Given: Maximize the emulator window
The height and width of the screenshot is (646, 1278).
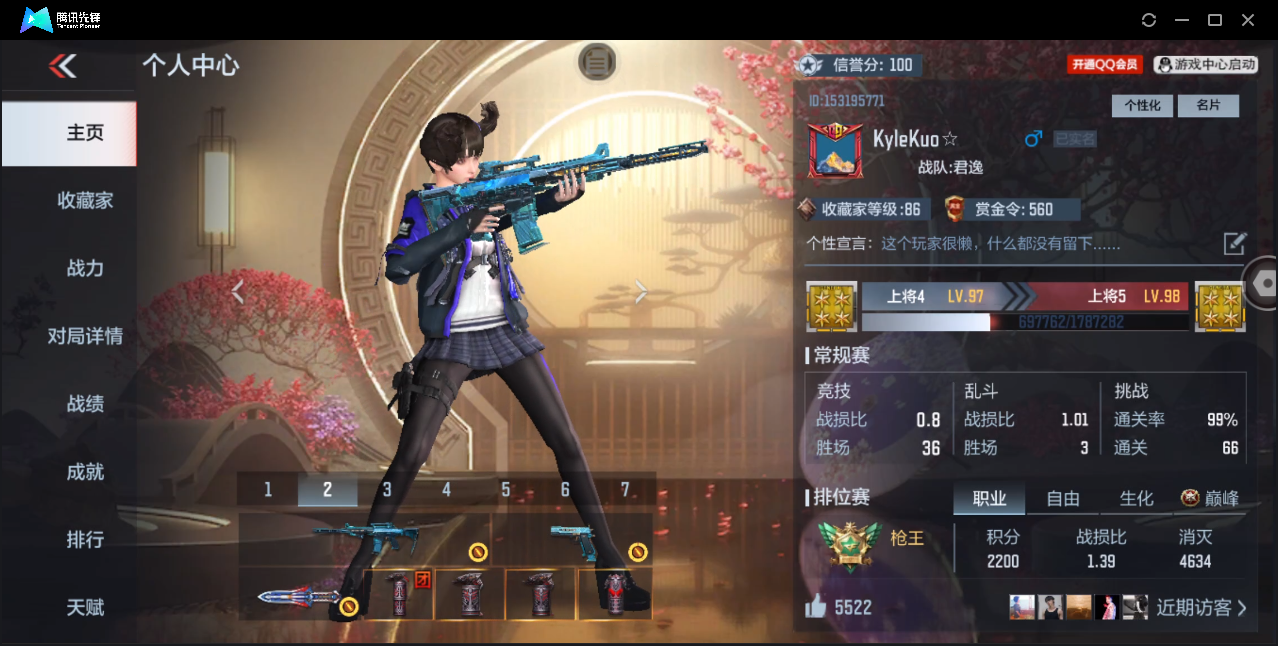Looking at the screenshot, I should [x=1215, y=20].
